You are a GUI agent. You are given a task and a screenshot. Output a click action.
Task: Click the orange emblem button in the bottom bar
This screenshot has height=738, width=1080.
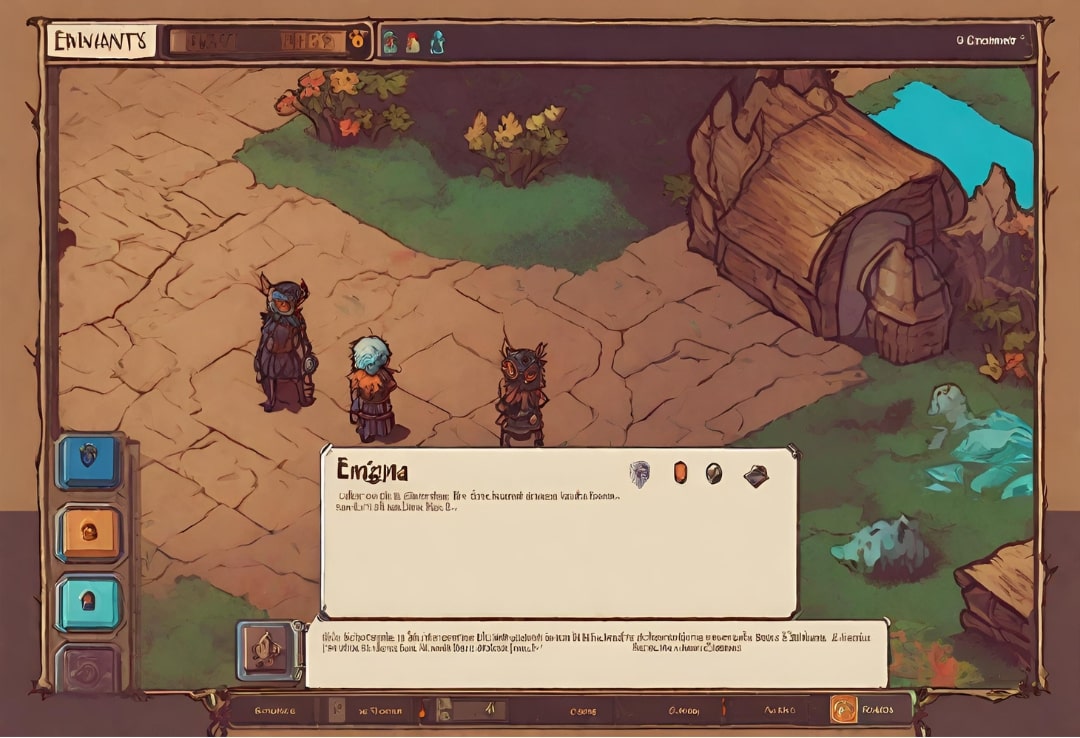point(844,709)
